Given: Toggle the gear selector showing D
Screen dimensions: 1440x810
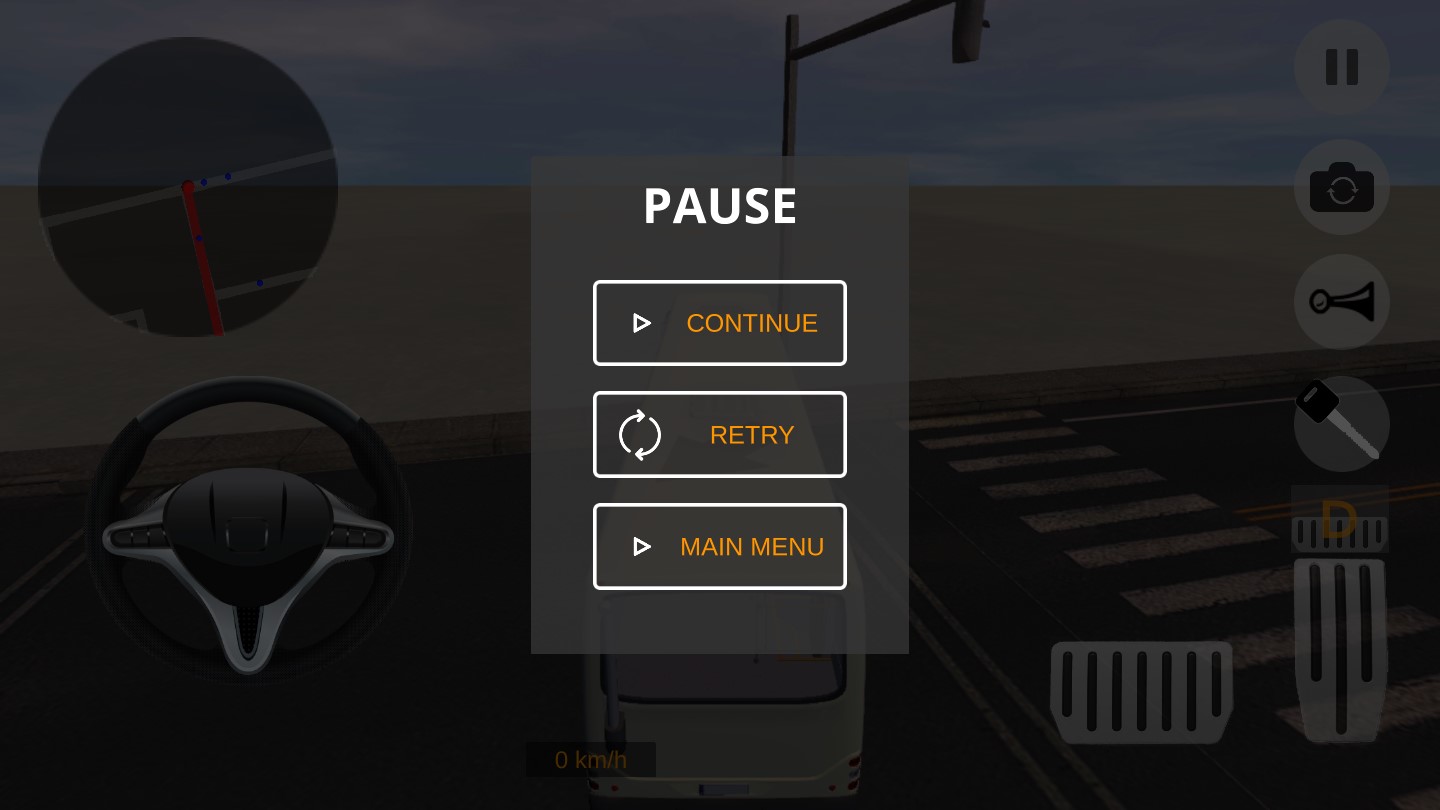Looking at the screenshot, I should point(1340,520).
